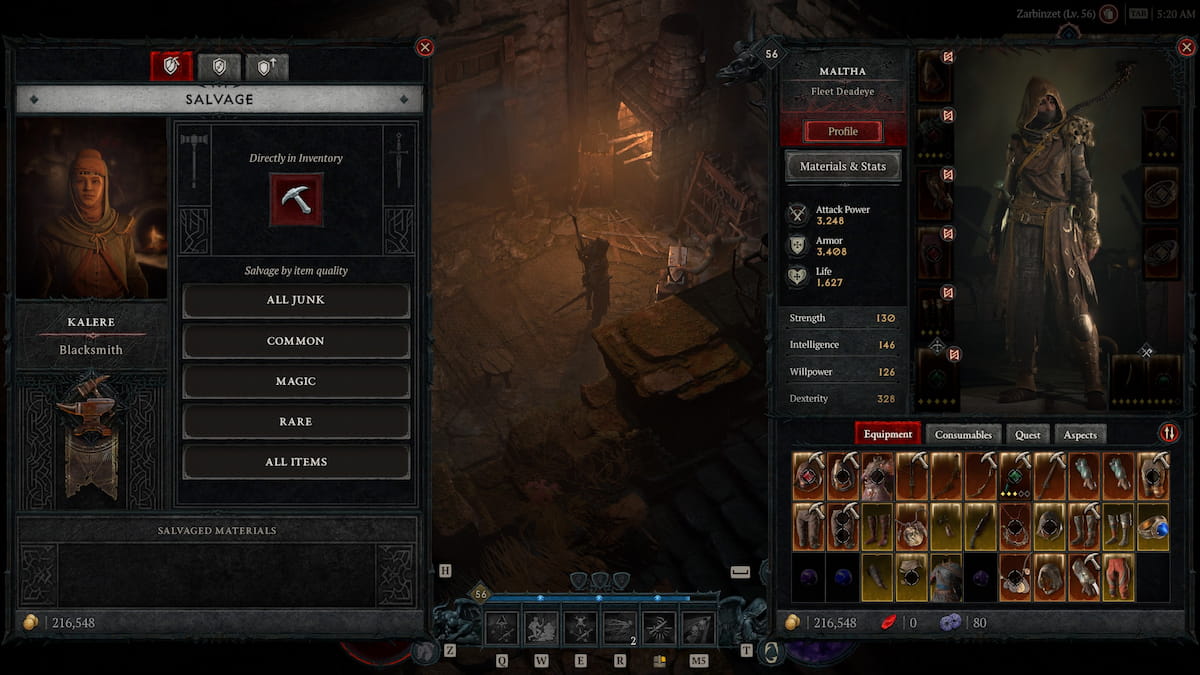Select the Equipment inventory tab
This screenshot has height=675, width=1200.
click(x=888, y=434)
